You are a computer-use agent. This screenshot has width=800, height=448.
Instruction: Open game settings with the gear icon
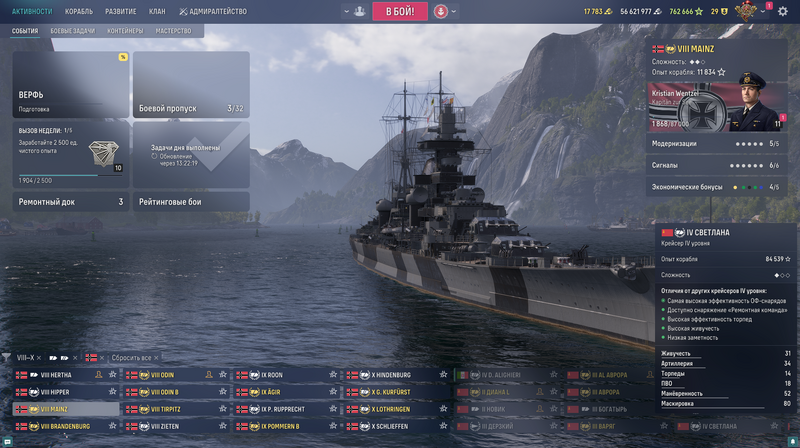tap(783, 11)
